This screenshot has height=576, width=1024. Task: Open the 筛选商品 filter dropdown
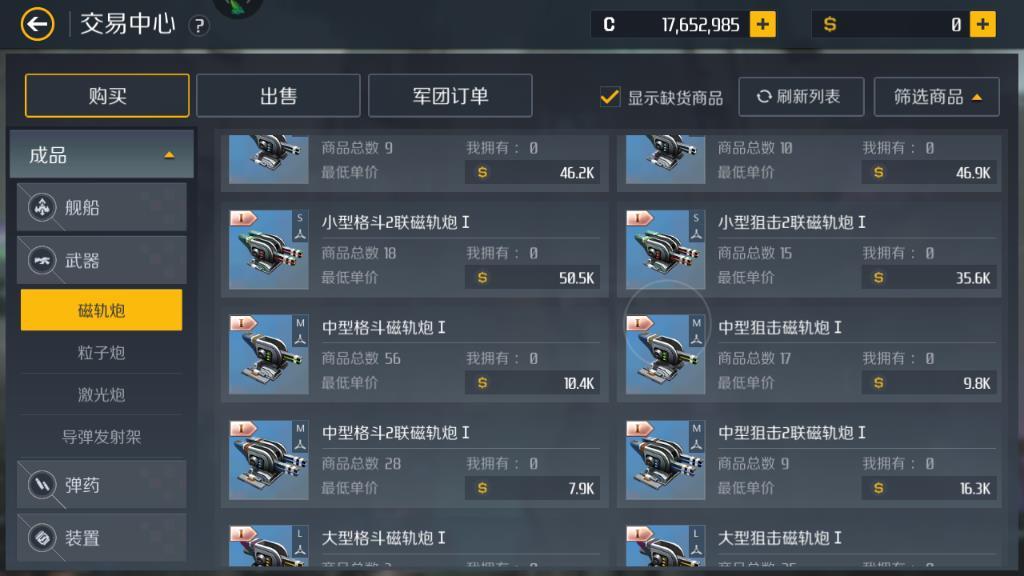(x=936, y=97)
